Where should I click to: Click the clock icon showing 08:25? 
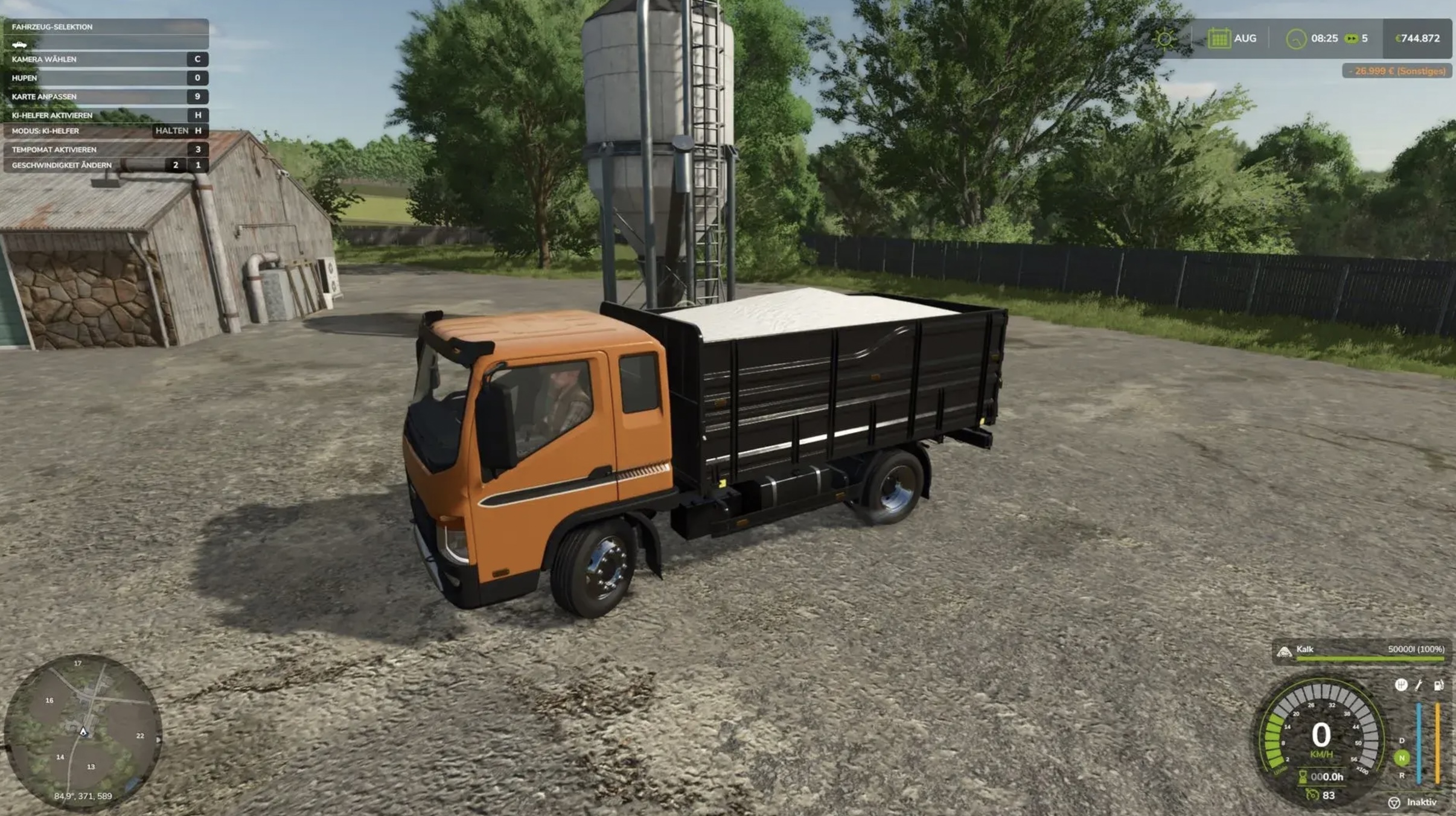[1297, 38]
